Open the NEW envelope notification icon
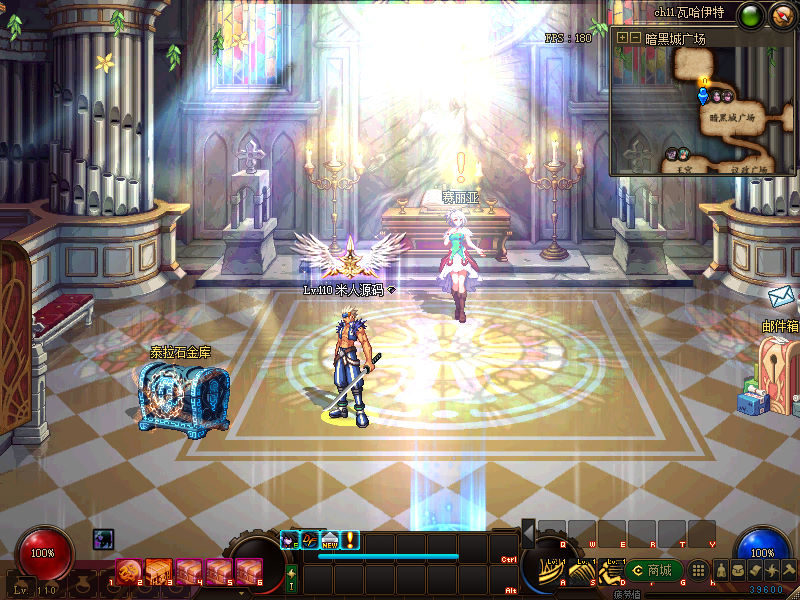The width and height of the screenshot is (800, 600). tap(330, 541)
